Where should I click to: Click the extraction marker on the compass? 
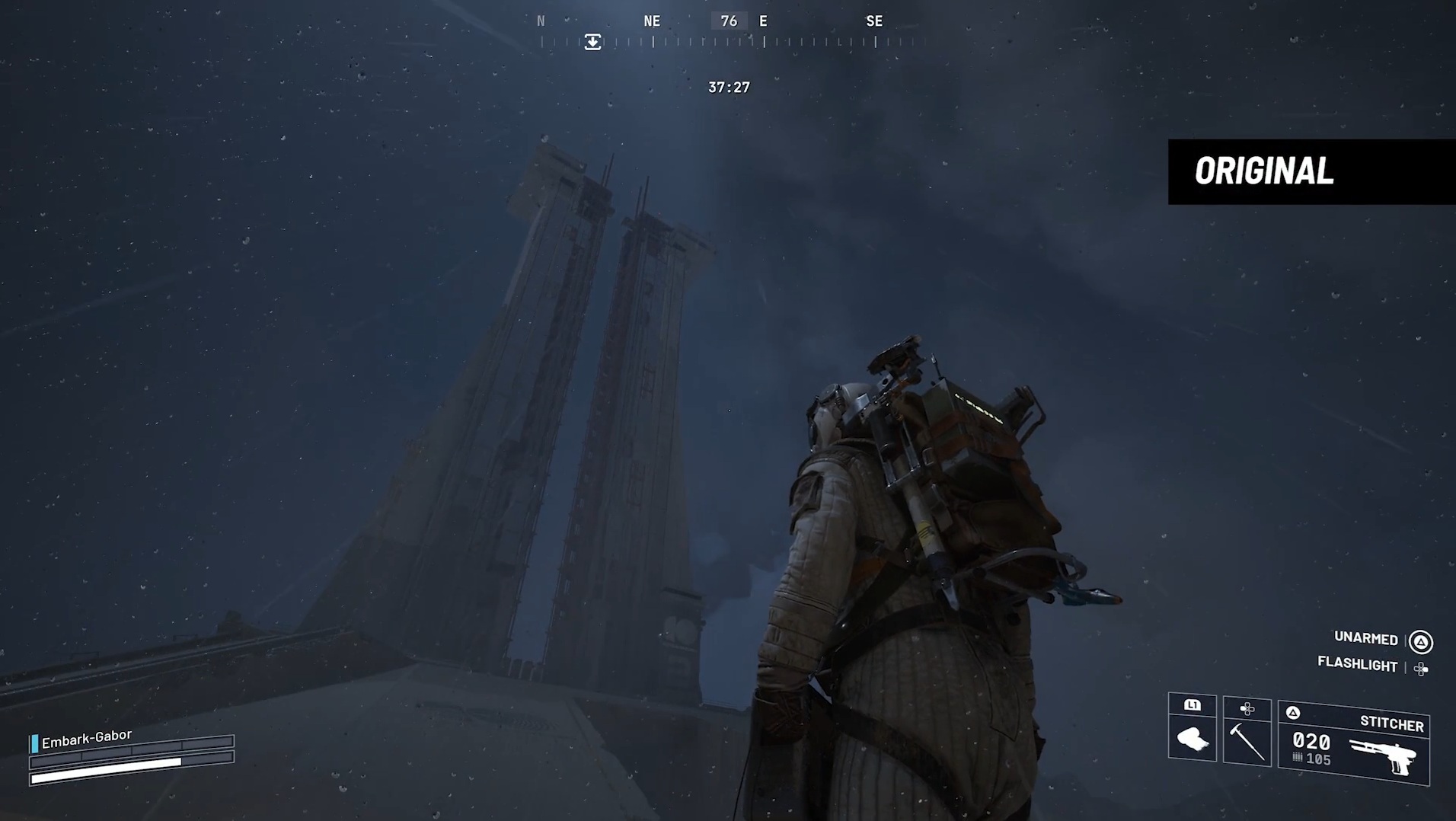pyautogui.click(x=592, y=42)
